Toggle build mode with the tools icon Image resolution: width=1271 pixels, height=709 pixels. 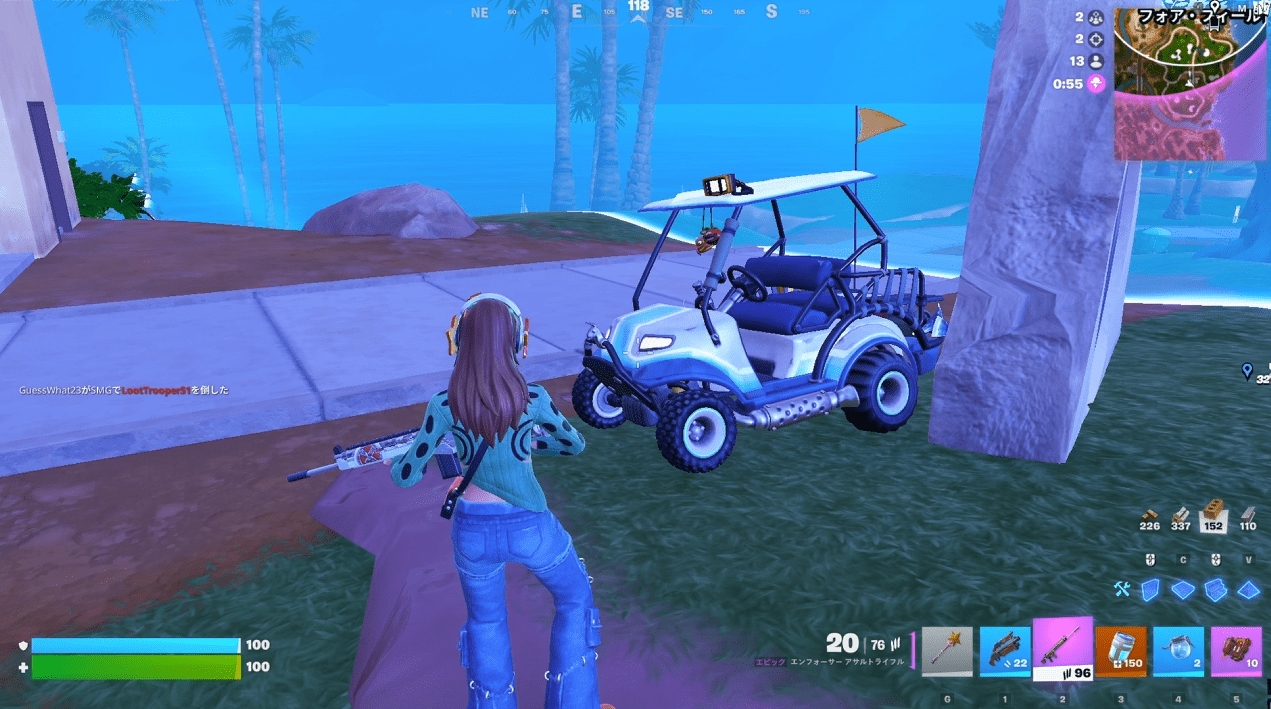1121,590
